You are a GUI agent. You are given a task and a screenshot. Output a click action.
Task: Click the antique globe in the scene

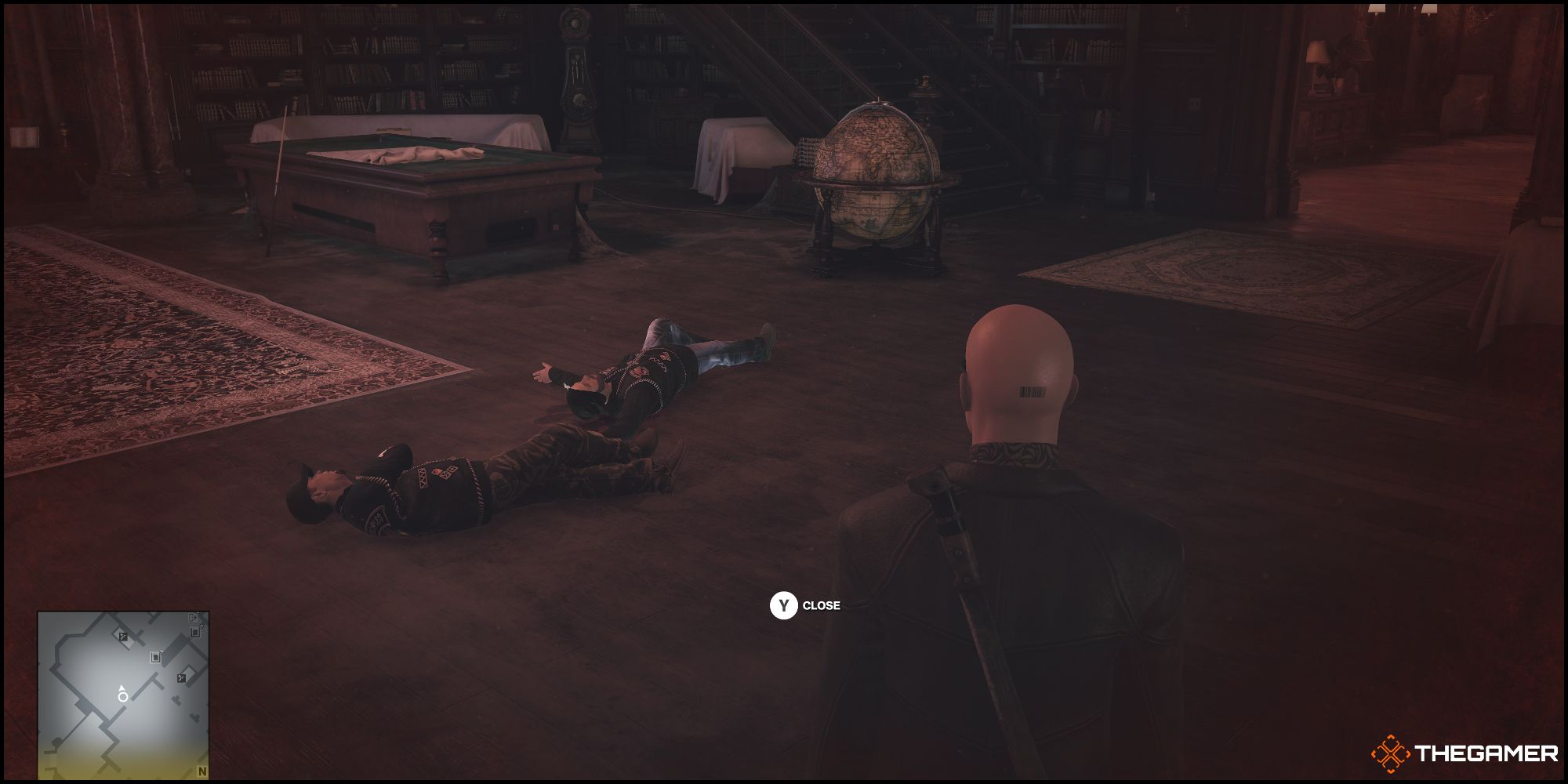click(877, 176)
